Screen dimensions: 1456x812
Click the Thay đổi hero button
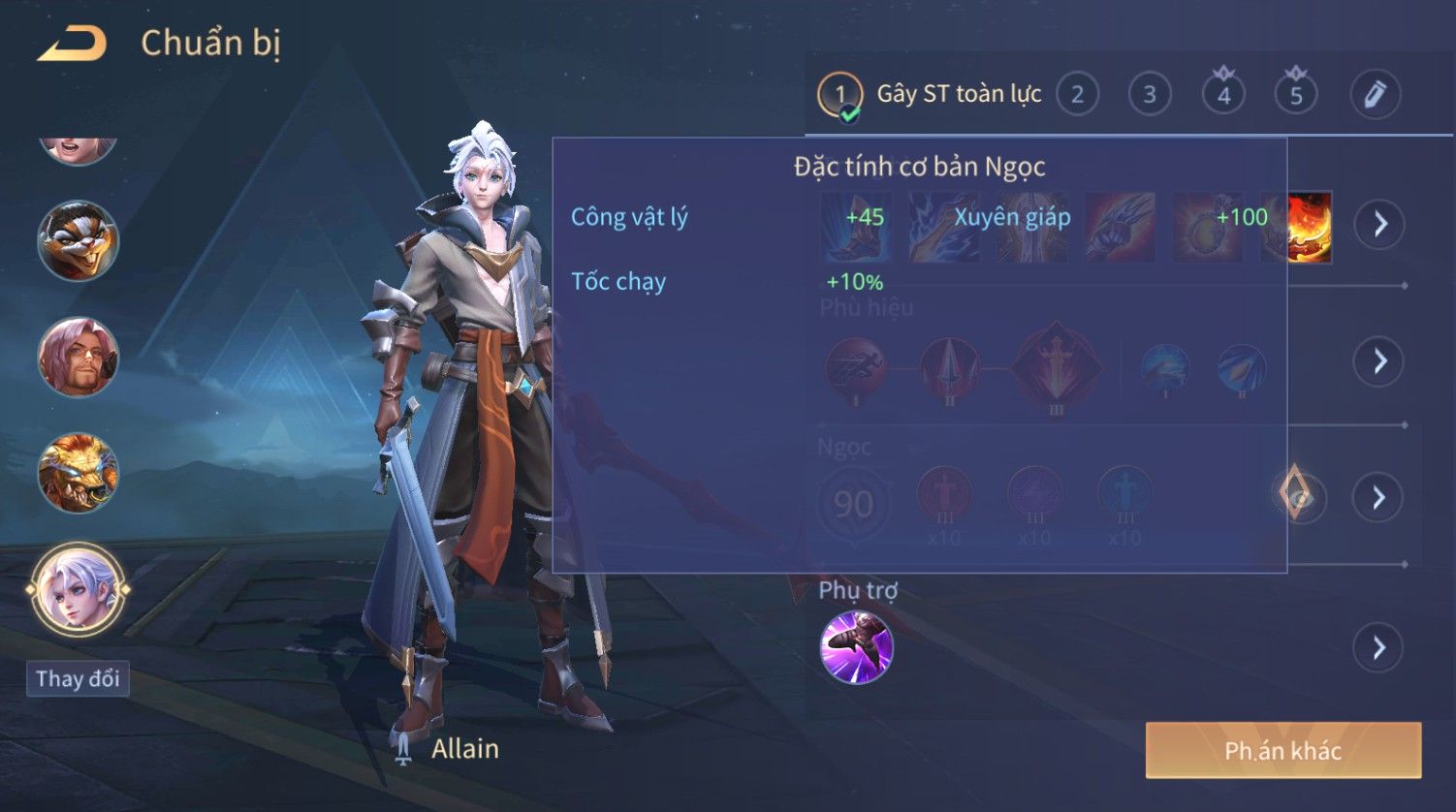pyautogui.click(x=78, y=678)
